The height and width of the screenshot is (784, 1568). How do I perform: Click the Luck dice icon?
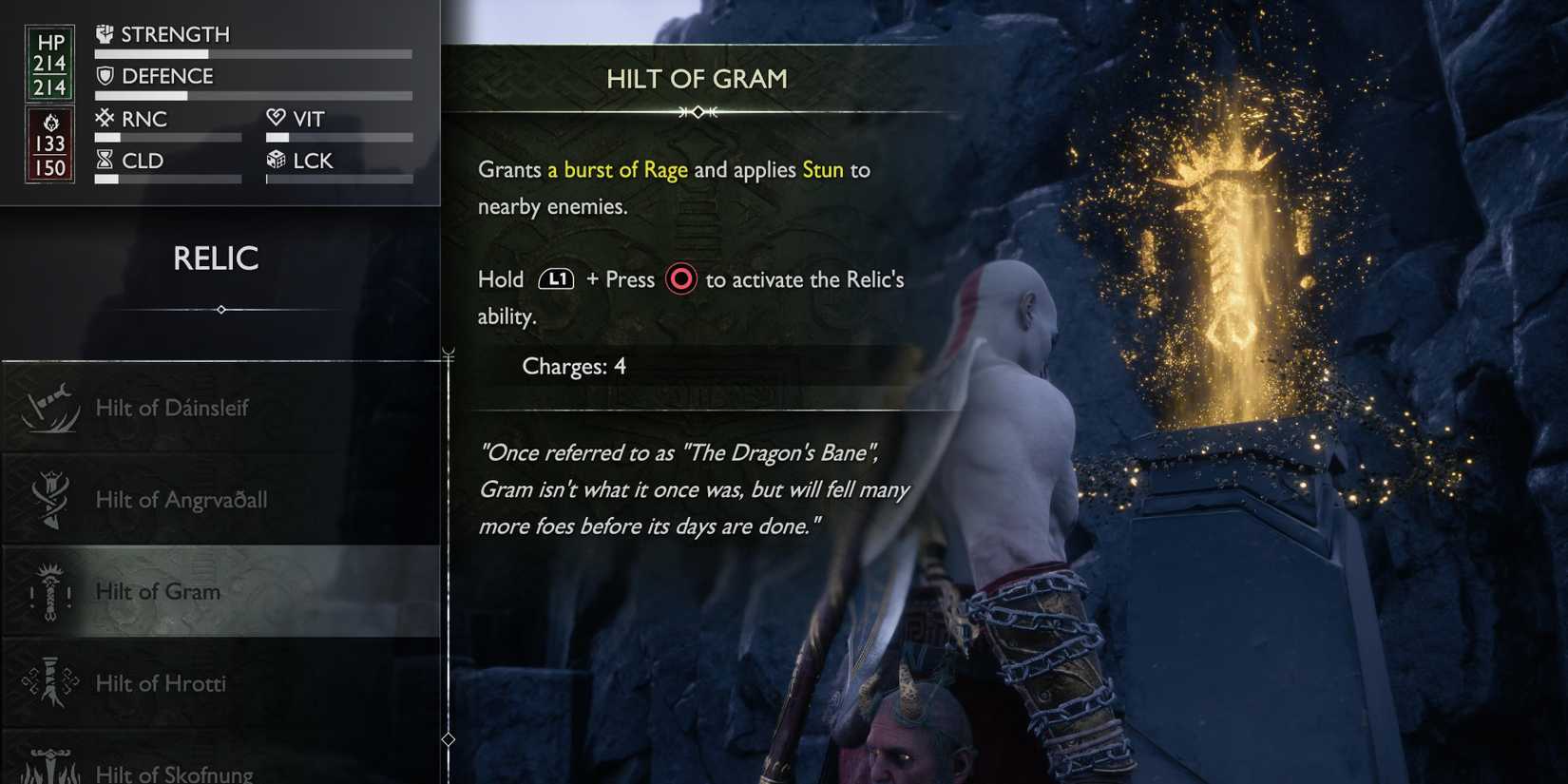(277, 160)
